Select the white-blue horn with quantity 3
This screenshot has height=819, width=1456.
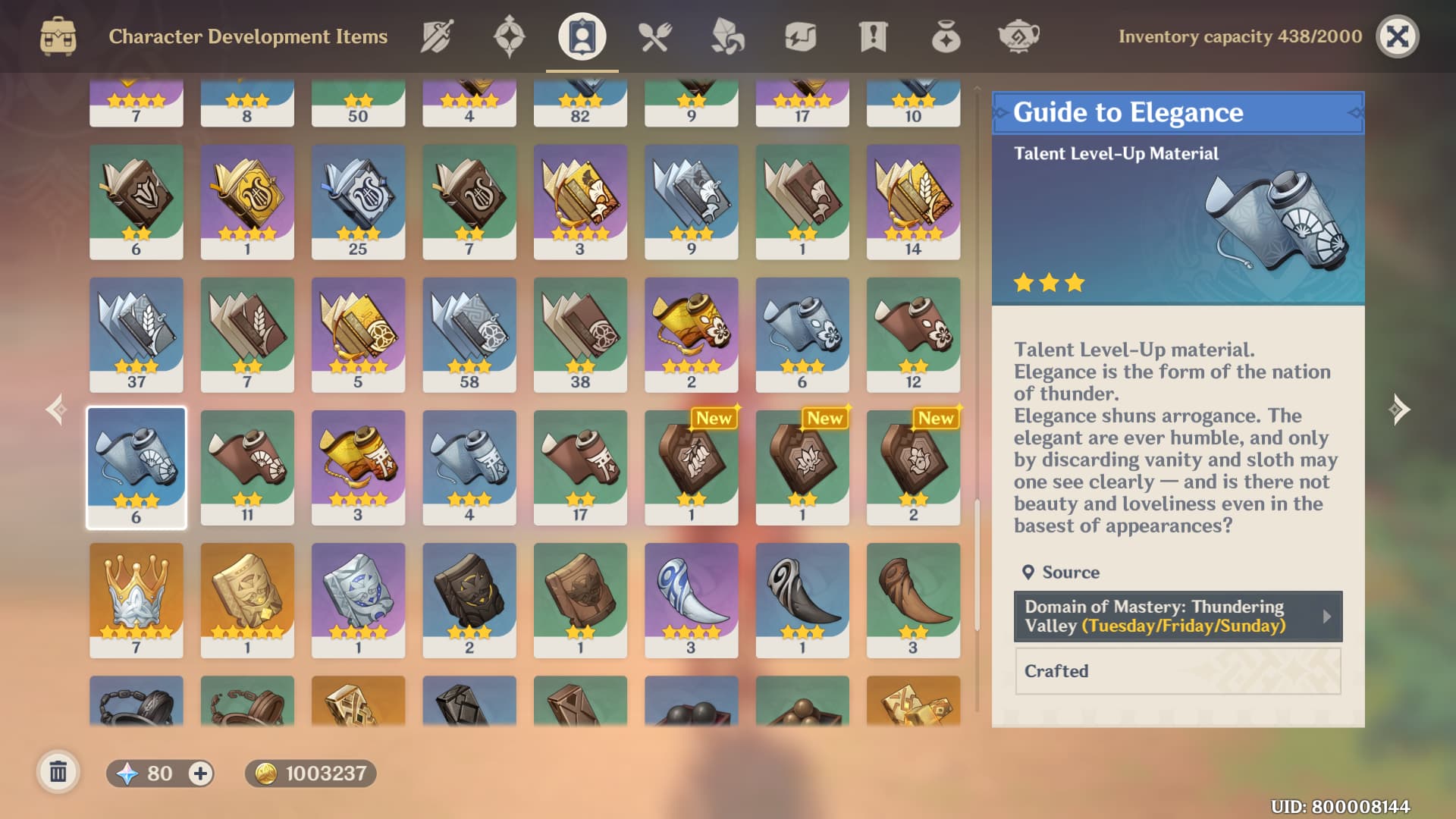[x=691, y=599]
